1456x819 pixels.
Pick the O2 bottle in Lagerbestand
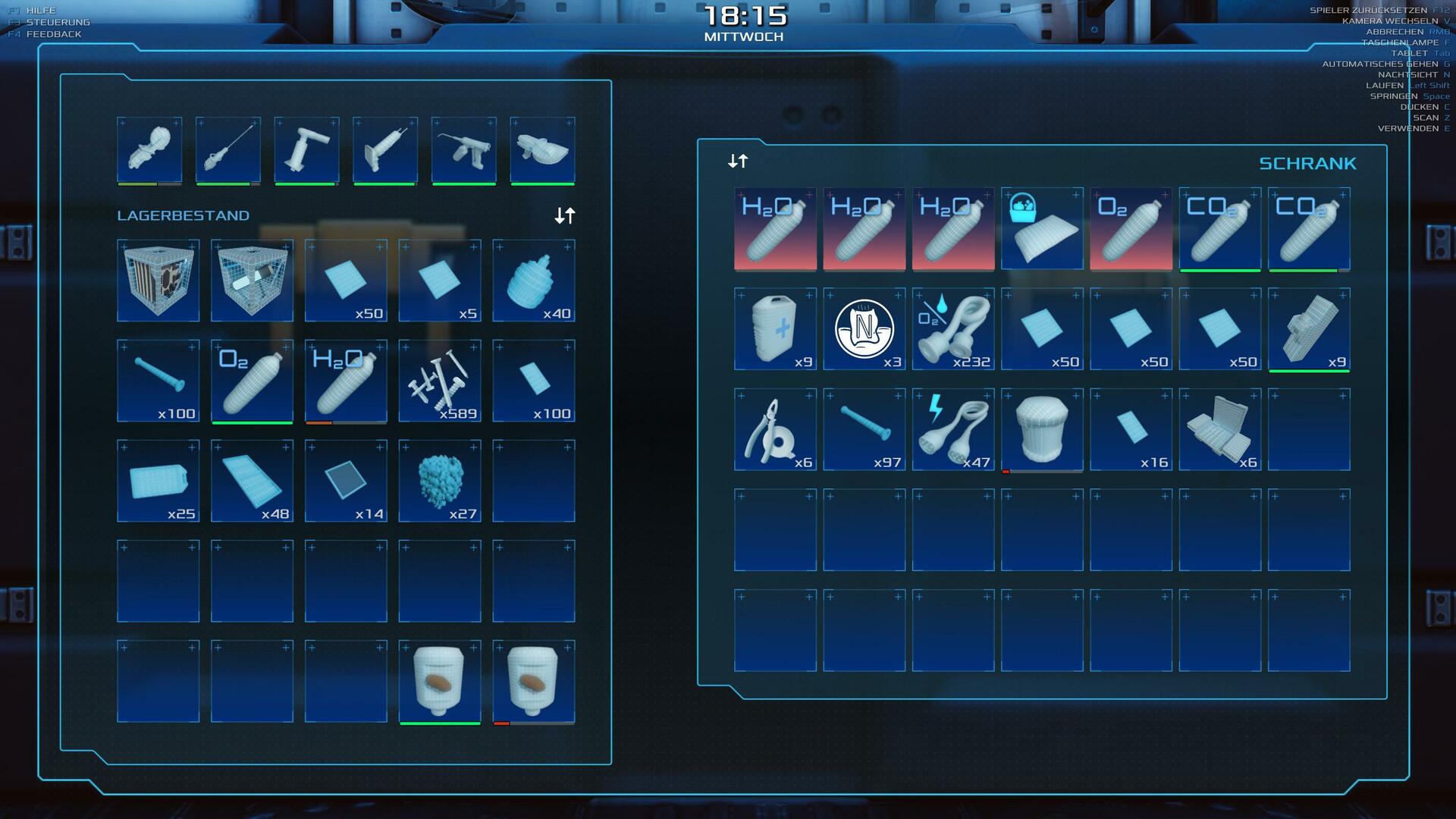252,381
